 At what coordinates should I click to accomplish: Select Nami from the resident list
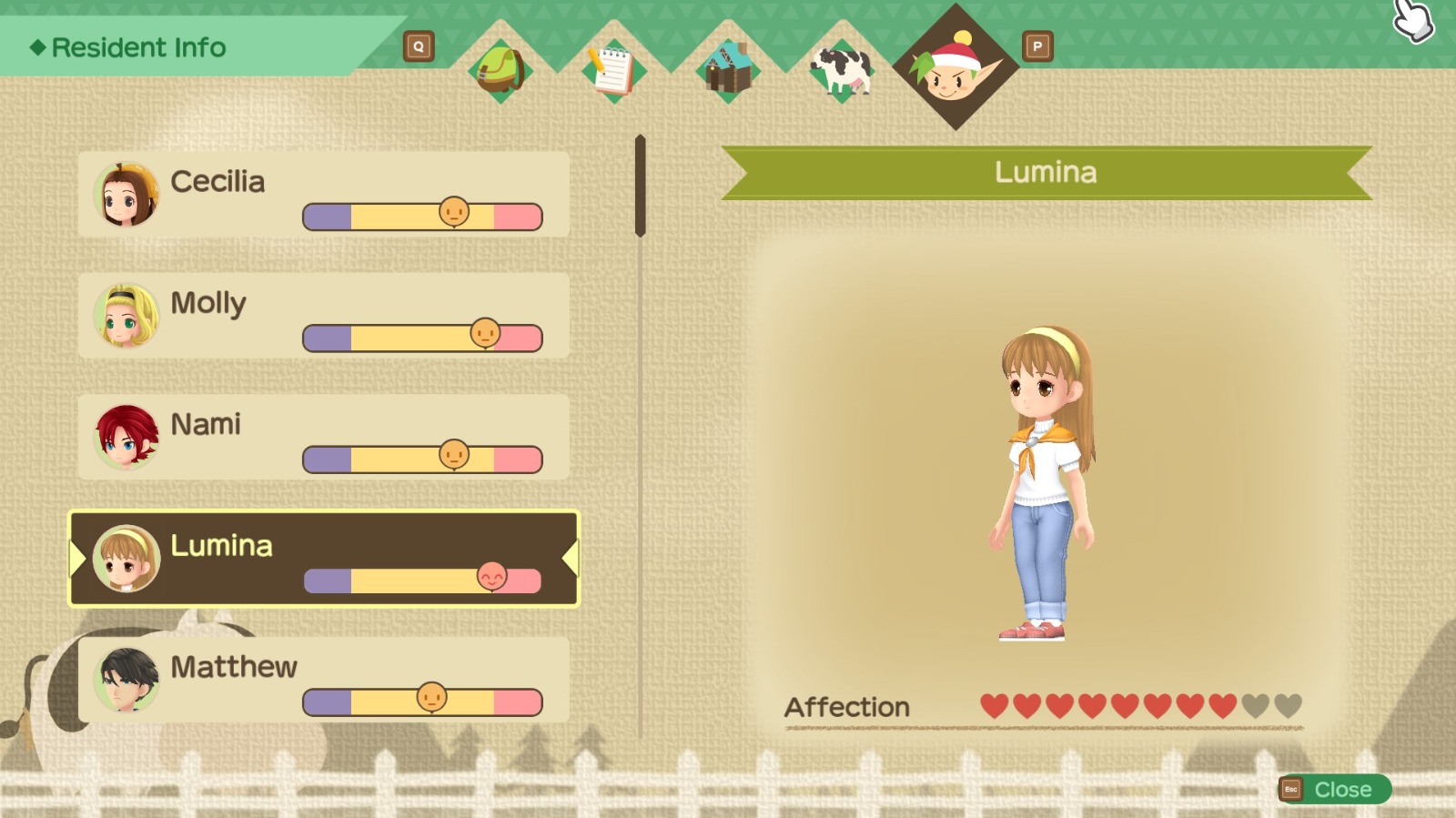[x=318, y=439]
